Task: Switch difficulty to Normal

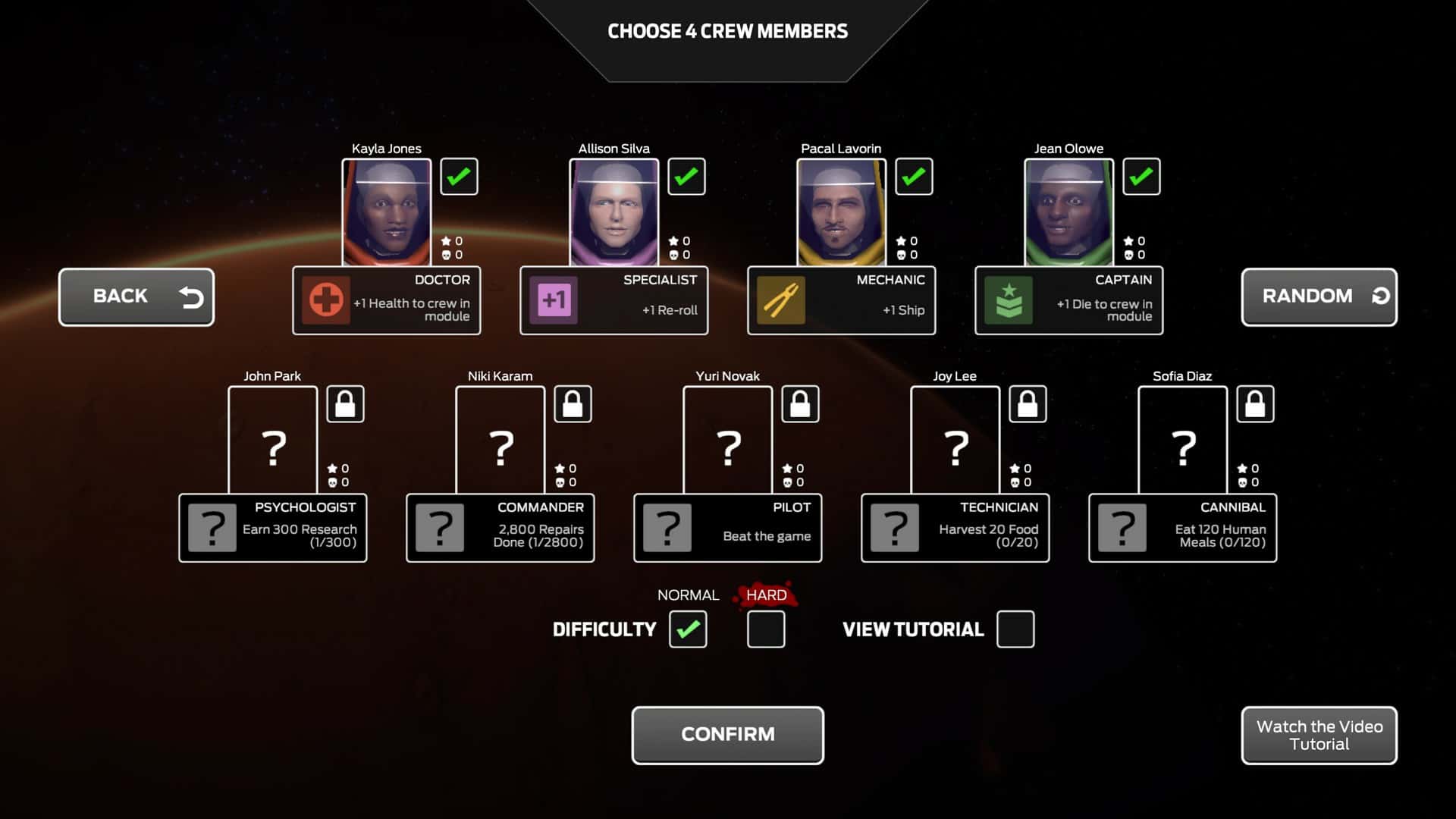Action: (688, 629)
